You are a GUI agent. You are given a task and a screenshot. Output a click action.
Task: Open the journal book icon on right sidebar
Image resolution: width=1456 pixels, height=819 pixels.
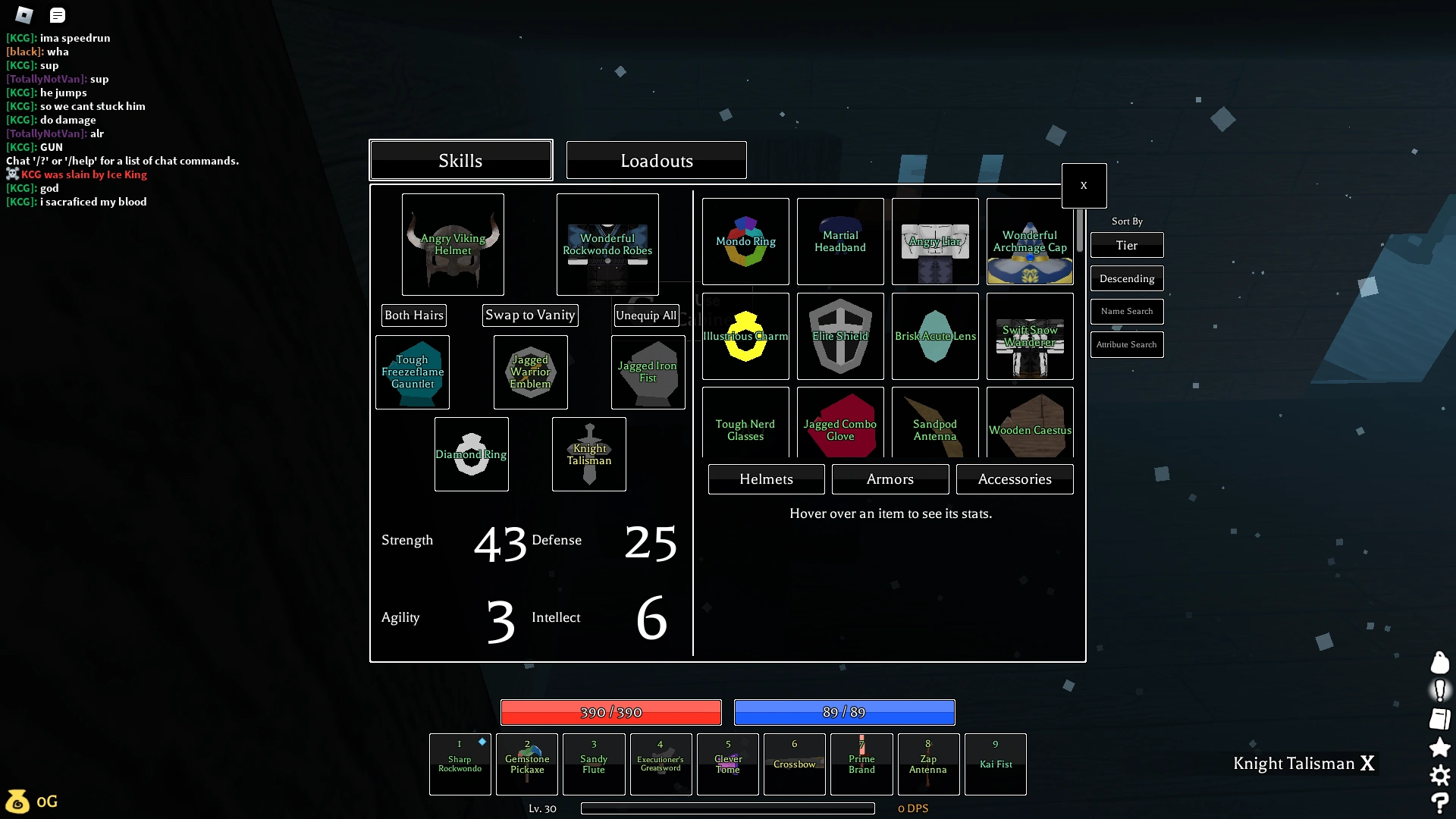pyautogui.click(x=1439, y=719)
